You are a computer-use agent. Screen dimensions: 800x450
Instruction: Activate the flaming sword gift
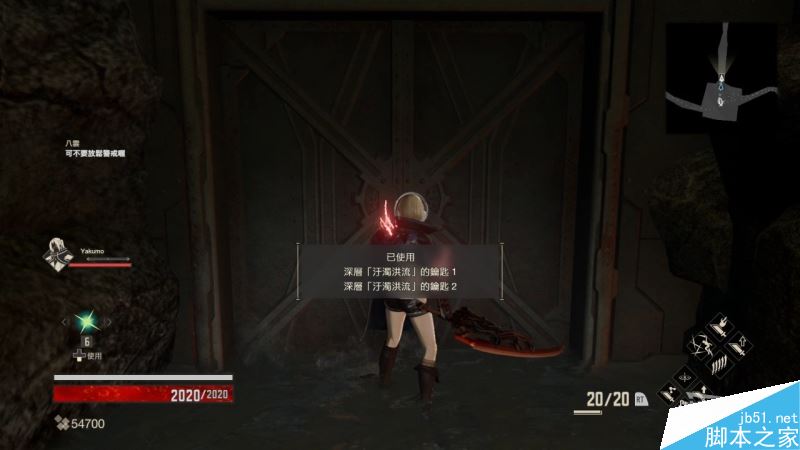click(720, 329)
